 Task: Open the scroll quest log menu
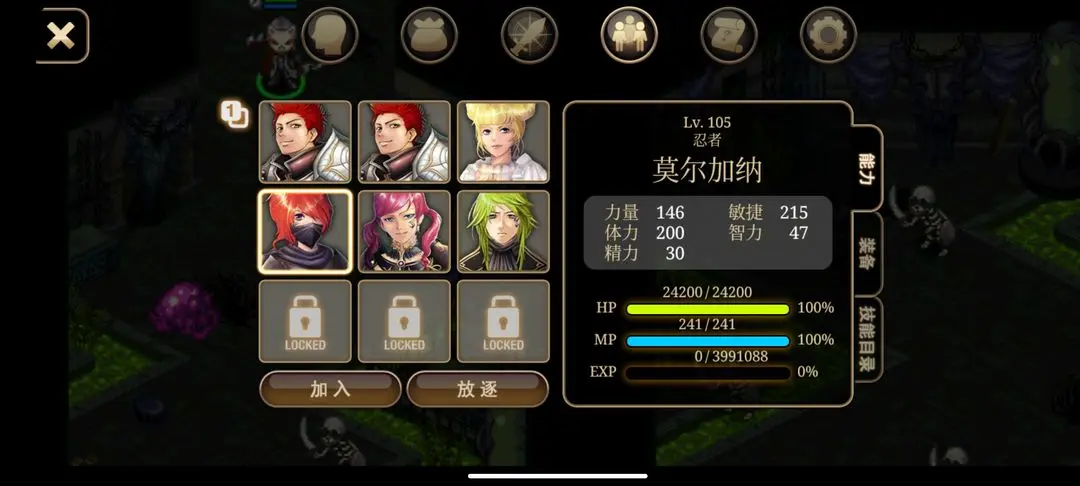click(x=729, y=36)
